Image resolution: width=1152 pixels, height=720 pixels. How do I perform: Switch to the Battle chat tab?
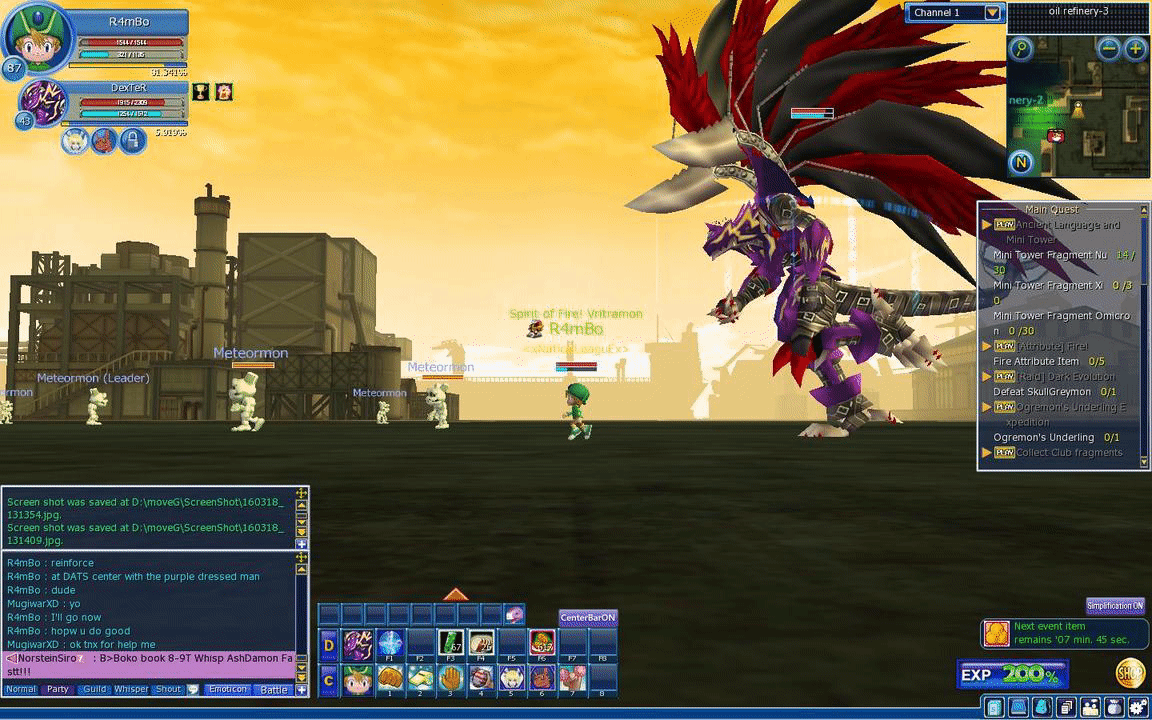(x=274, y=689)
